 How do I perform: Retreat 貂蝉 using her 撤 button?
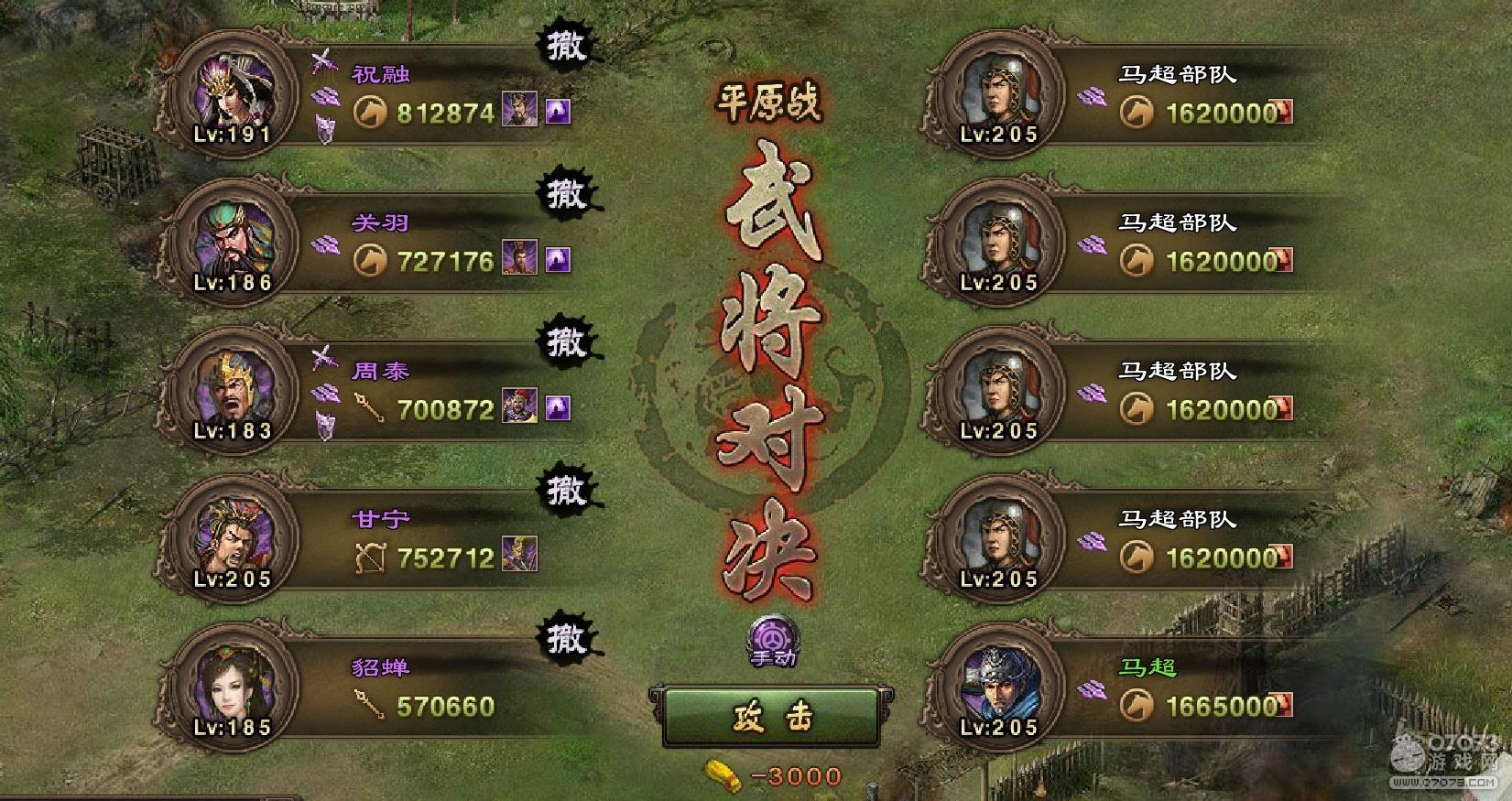coord(565,638)
